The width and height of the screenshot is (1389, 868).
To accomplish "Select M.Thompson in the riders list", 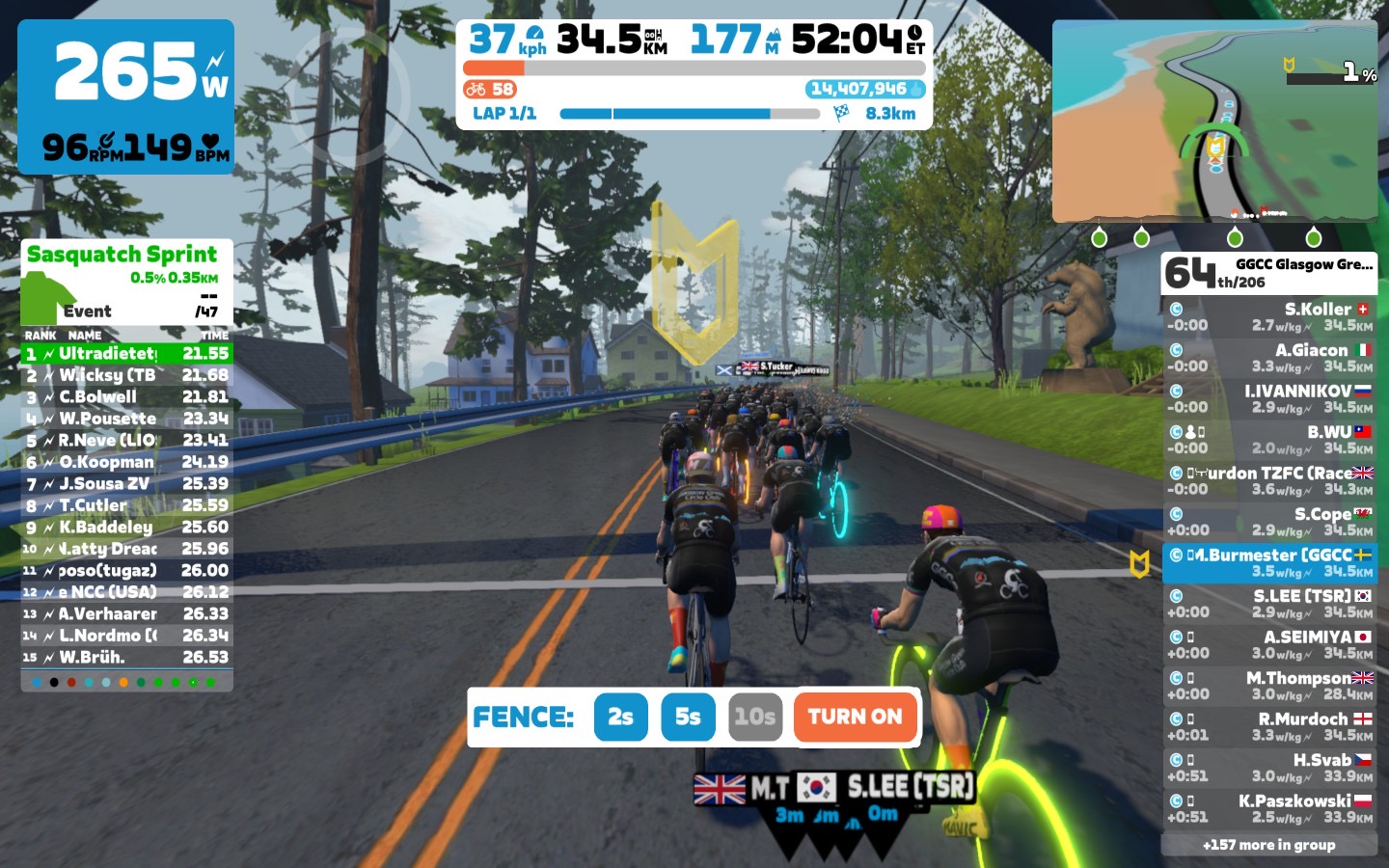I will coord(1269,686).
